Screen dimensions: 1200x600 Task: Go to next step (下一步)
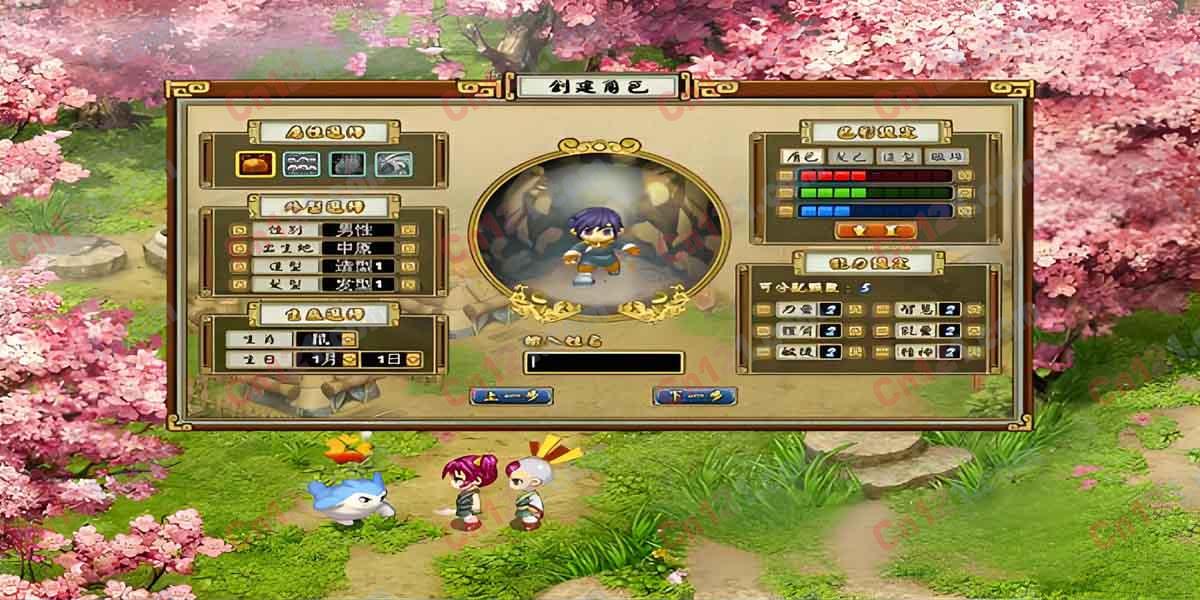[695, 396]
